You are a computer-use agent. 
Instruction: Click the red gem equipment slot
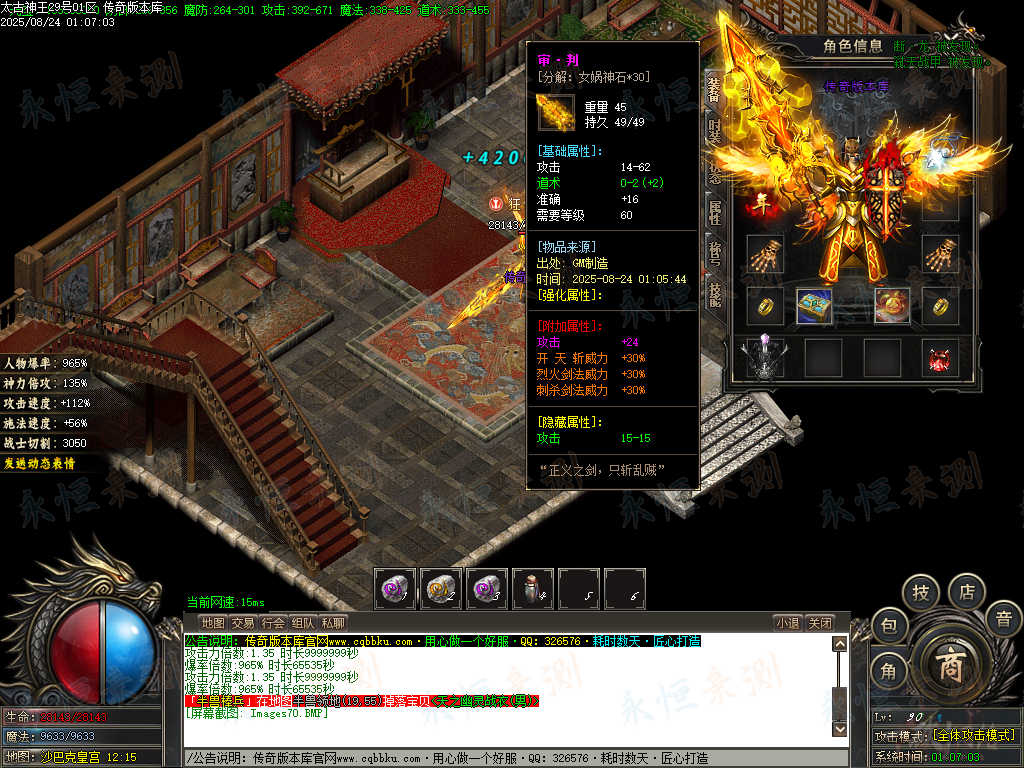[x=940, y=359]
